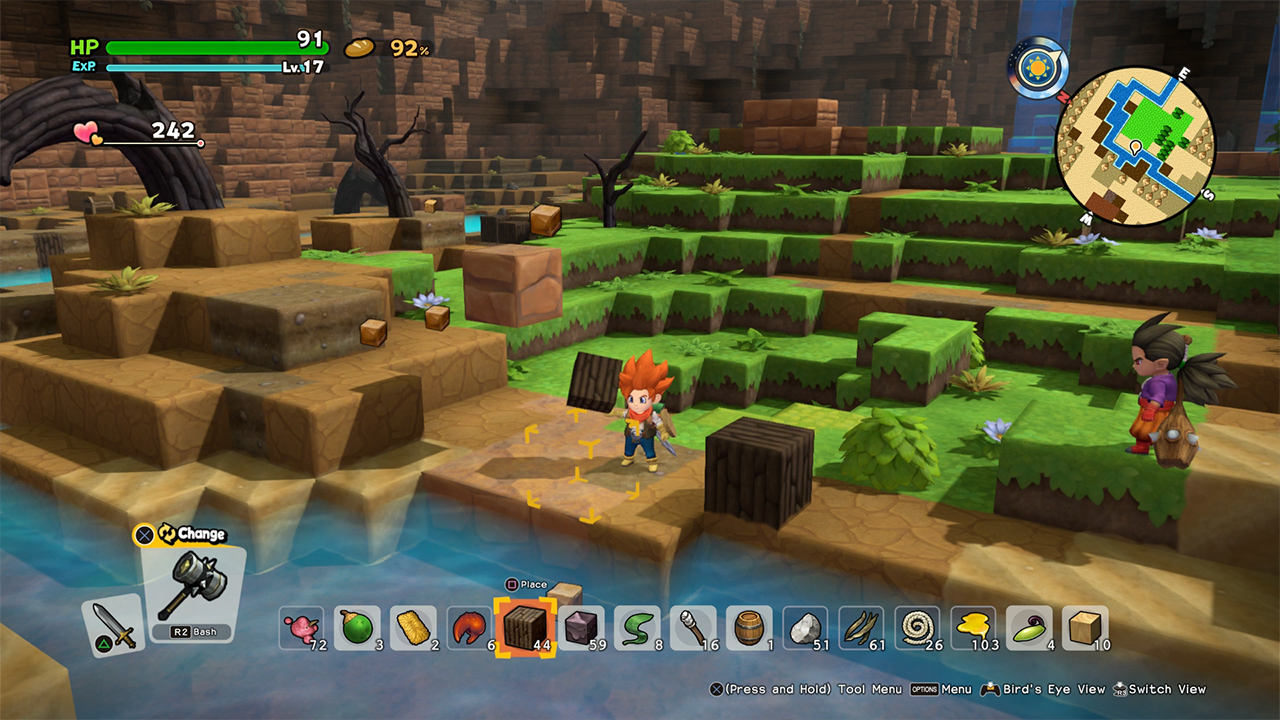Select the green seaweed hotbar slot
This screenshot has height=720, width=1280.
click(637, 628)
